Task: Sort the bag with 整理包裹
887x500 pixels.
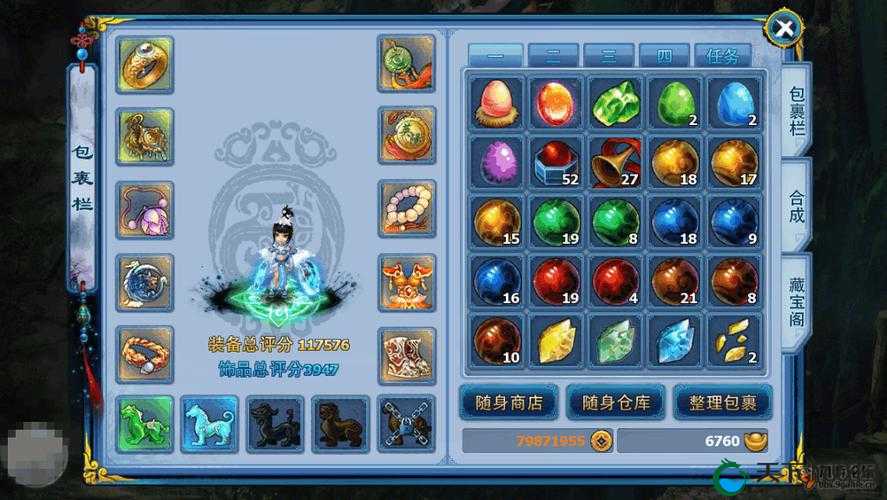Action: click(722, 403)
